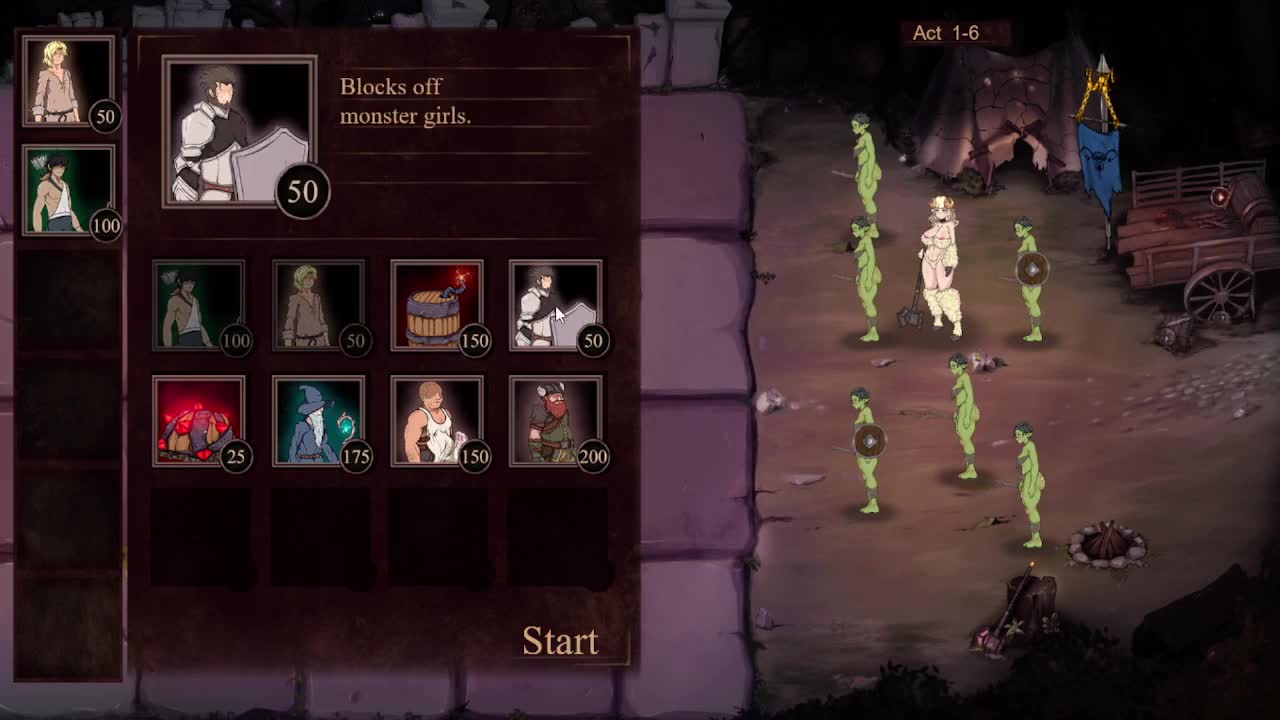This screenshot has height=720, width=1280.
Task: Pick the explosive barrel unit
Action: click(437, 306)
